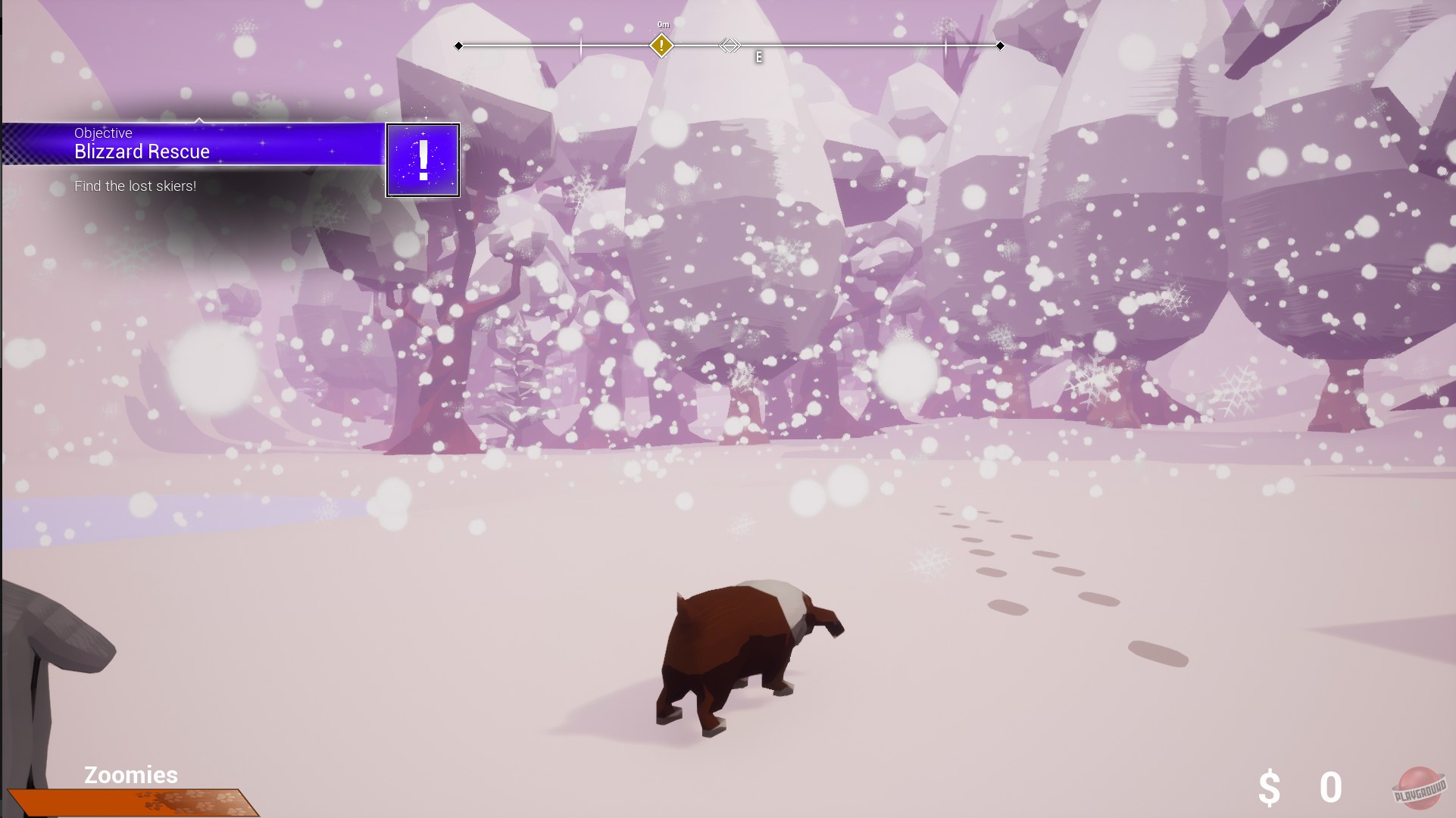This screenshot has width=1456, height=818.
Task: Click the yellow objective marker on the compass
Action: point(661,45)
